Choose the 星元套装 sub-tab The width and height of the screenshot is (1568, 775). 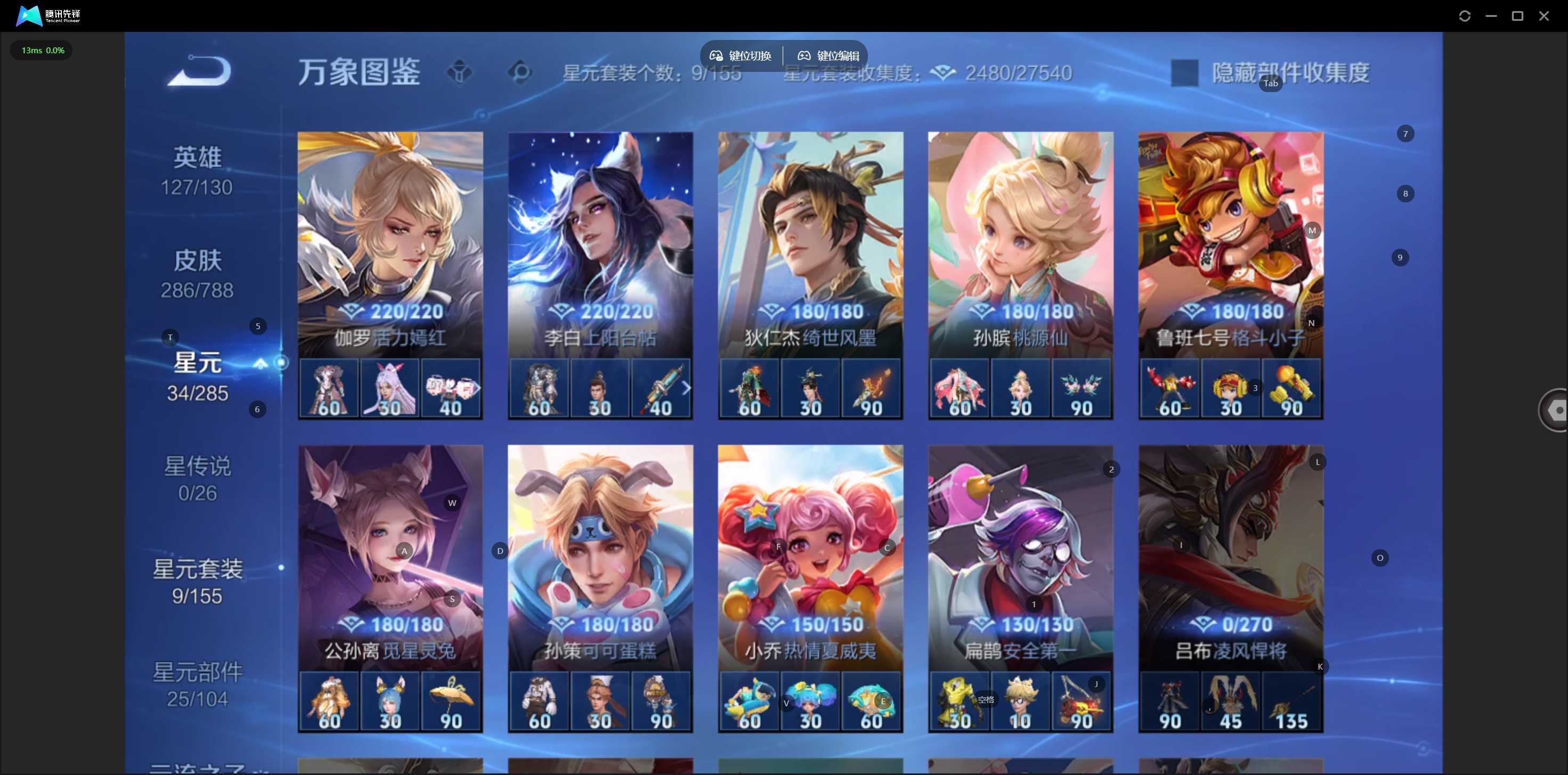197,582
